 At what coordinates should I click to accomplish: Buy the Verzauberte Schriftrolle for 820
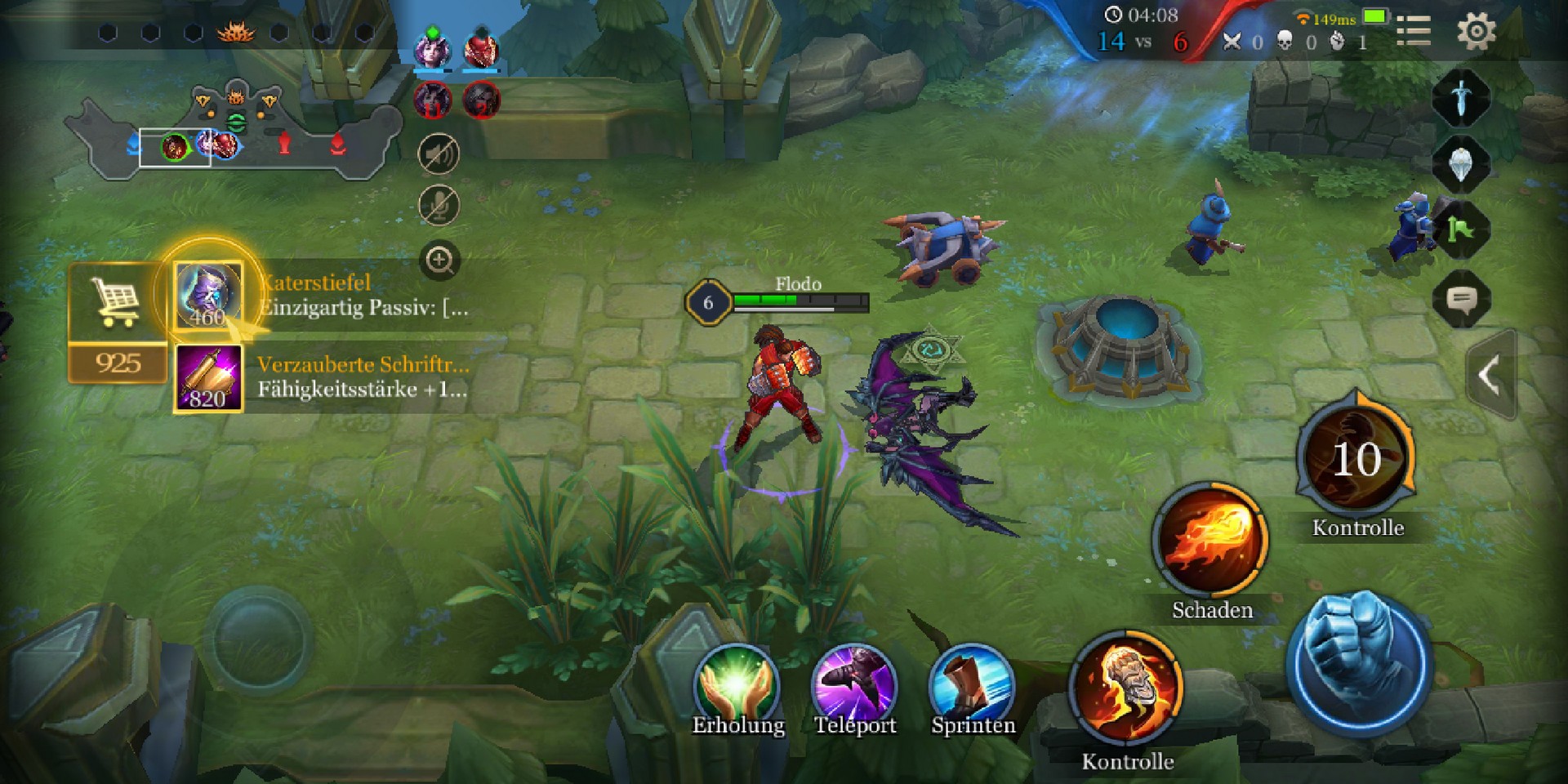coord(208,378)
